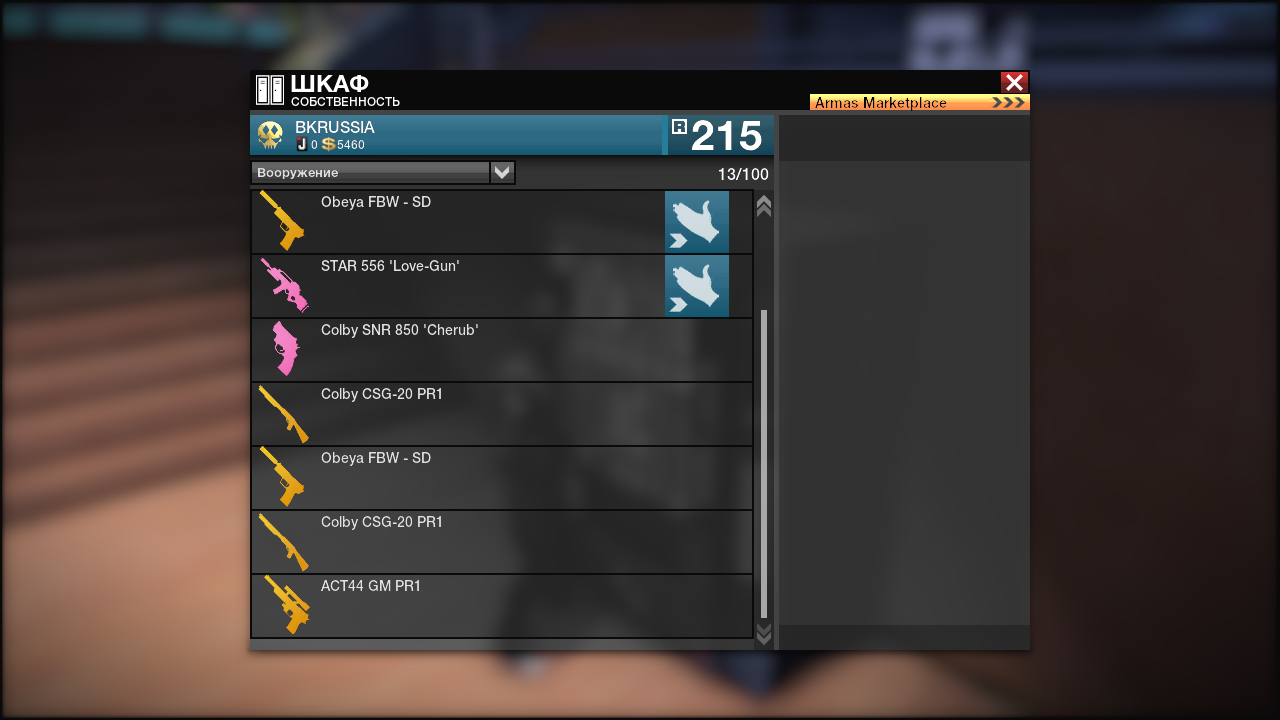The height and width of the screenshot is (720, 1280).
Task: Click the scroll-down arrow of the weapon list
Action: [764, 634]
